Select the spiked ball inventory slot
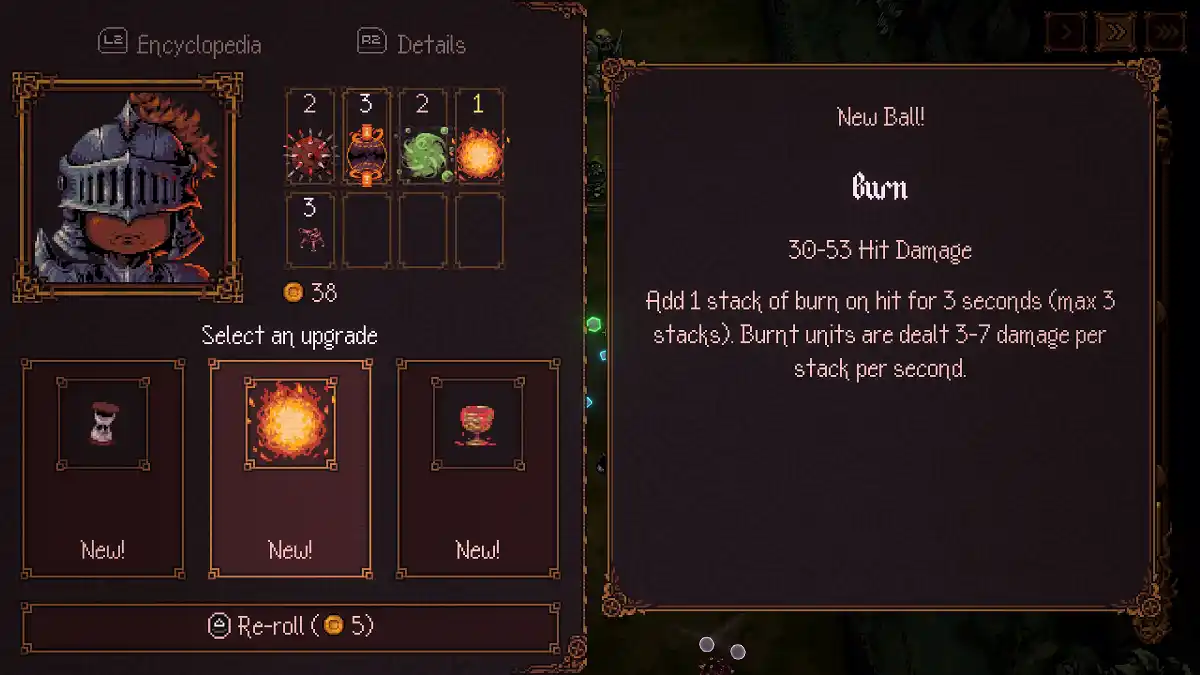Viewport: 1200px width, 675px height. point(310,137)
